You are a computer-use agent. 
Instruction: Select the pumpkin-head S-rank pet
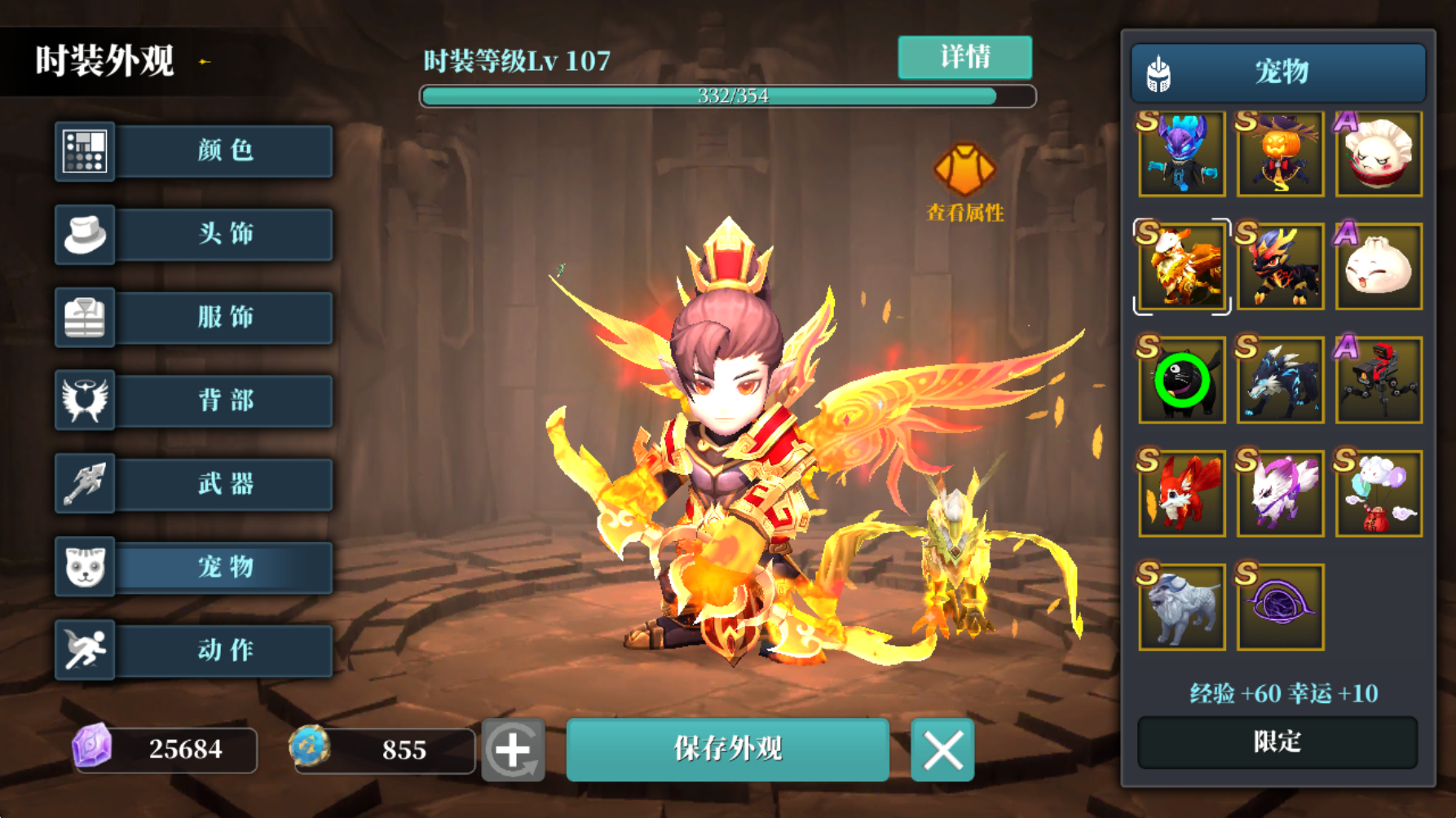(x=1279, y=155)
